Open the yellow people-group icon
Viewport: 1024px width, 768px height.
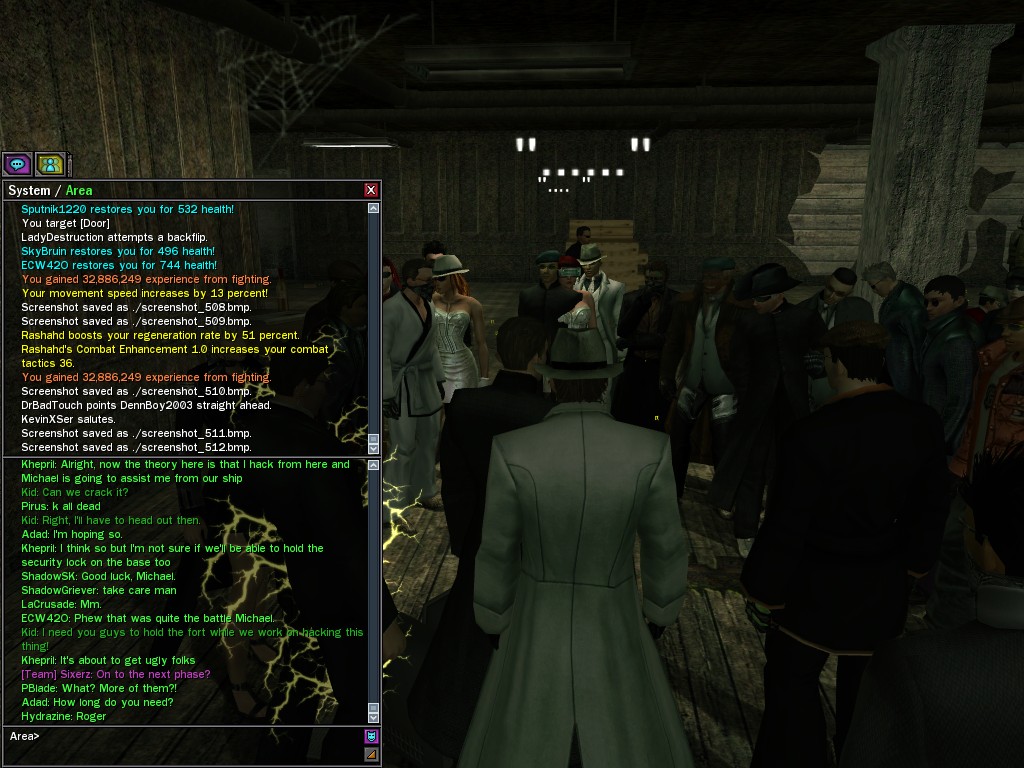(x=50, y=164)
